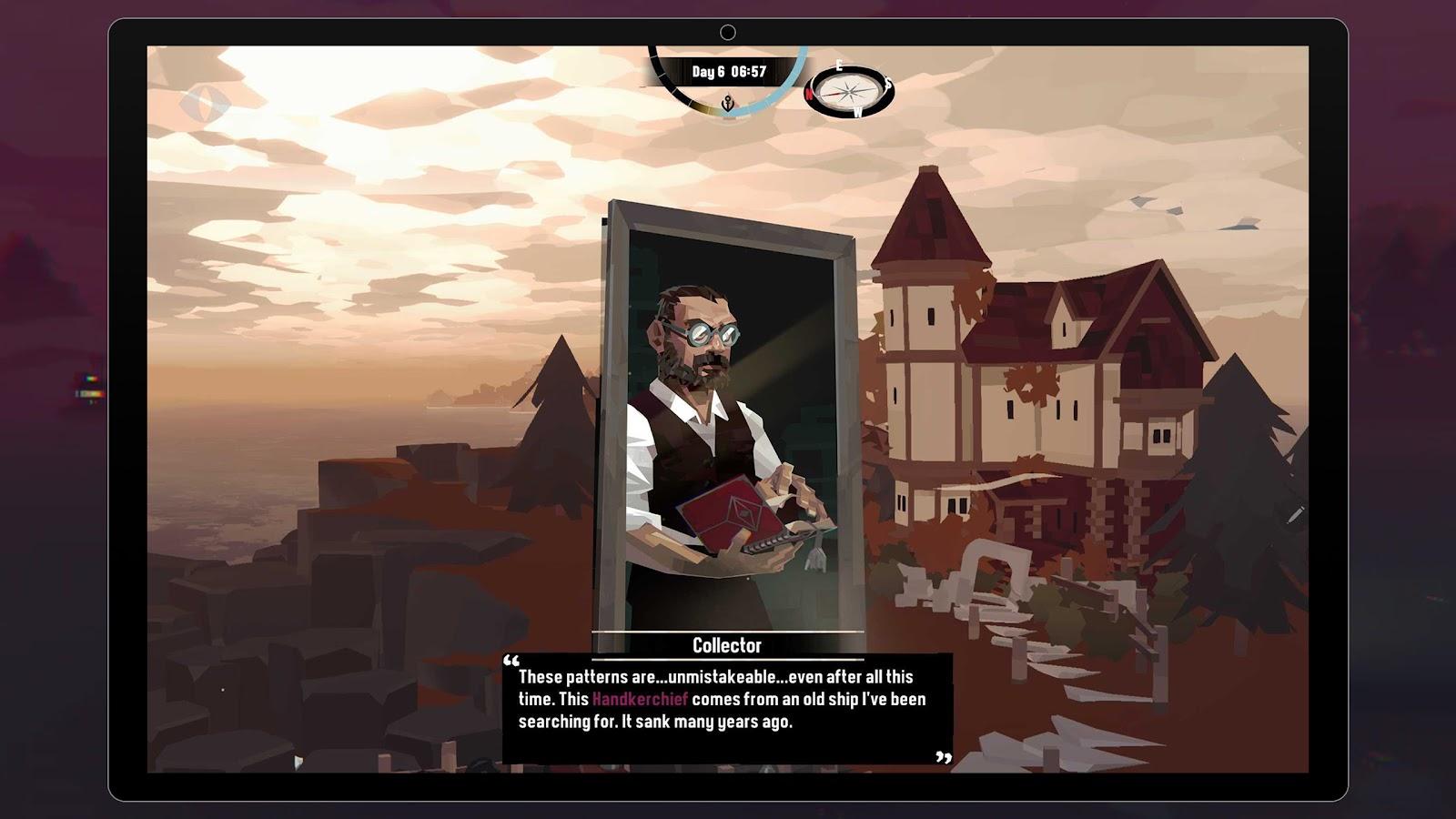Select the anchor marker on the day clock

tap(728, 104)
